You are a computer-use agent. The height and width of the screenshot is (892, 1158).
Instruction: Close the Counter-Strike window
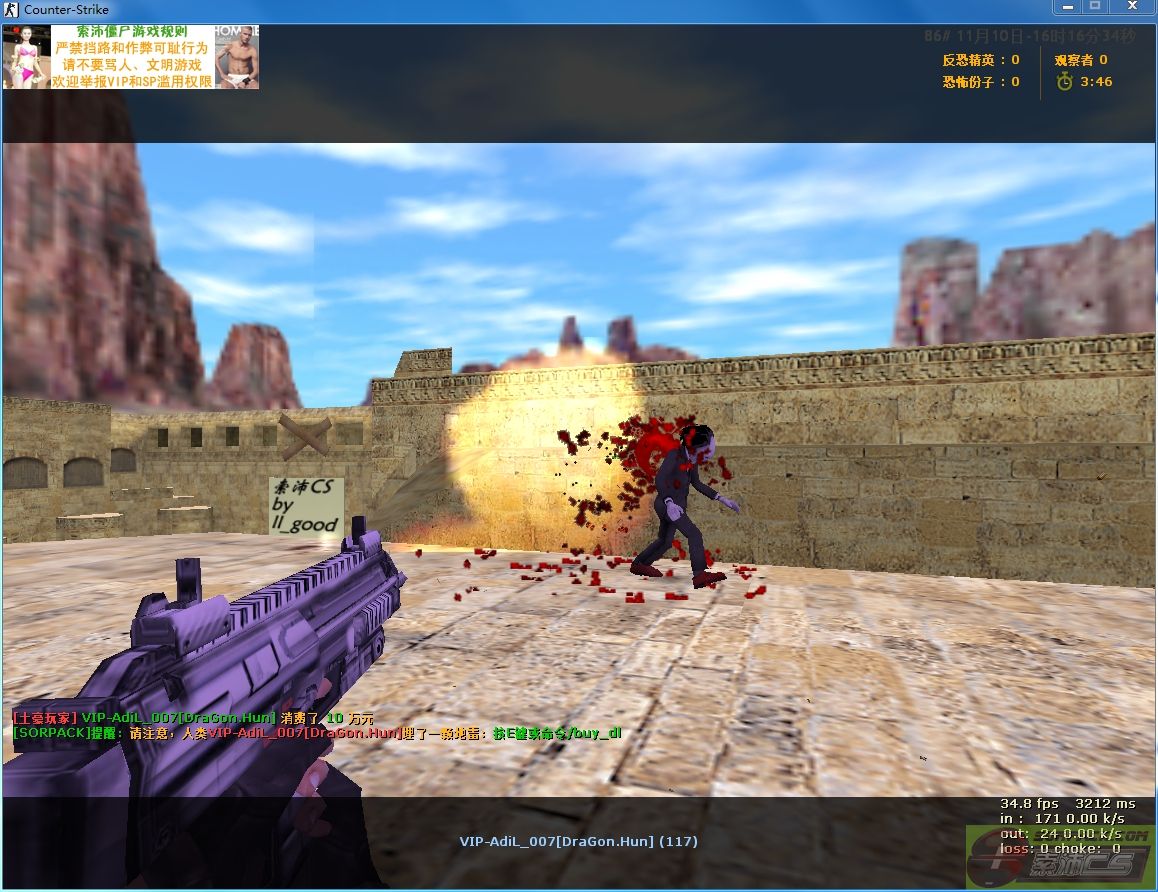[x=1130, y=6]
